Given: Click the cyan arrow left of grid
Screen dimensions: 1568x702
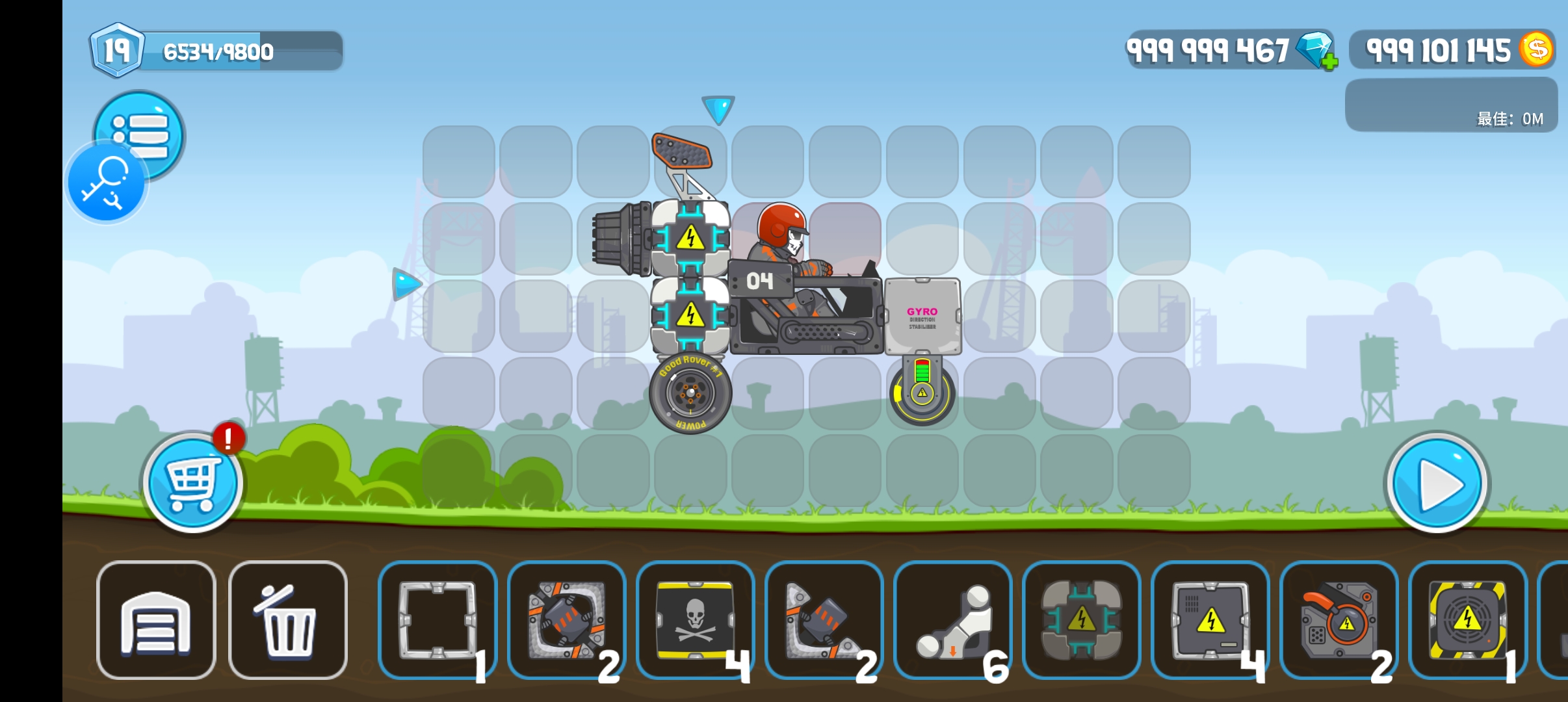Looking at the screenshot, I should 407,284.
